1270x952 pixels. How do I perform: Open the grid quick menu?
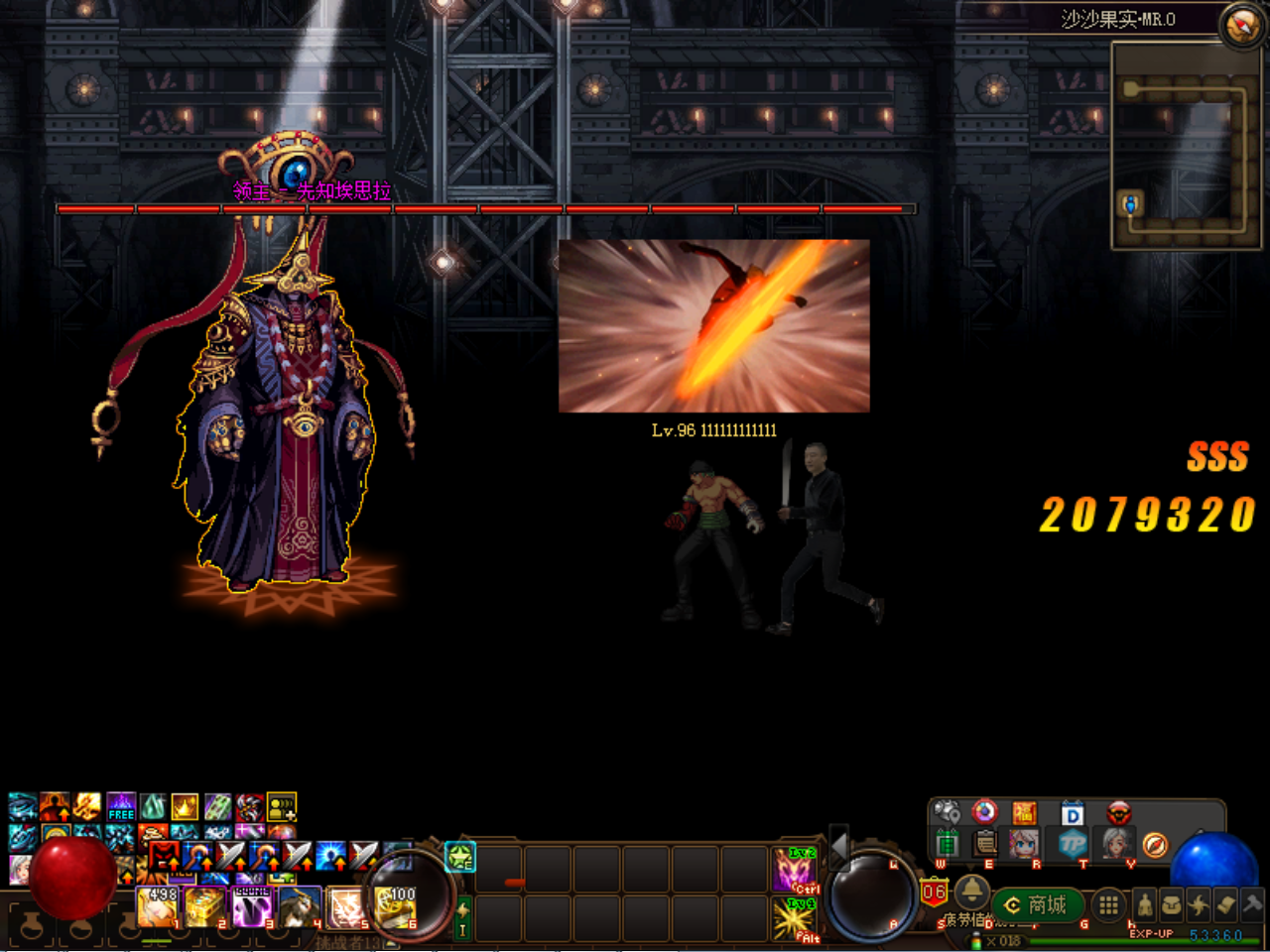pos(1108,904)
